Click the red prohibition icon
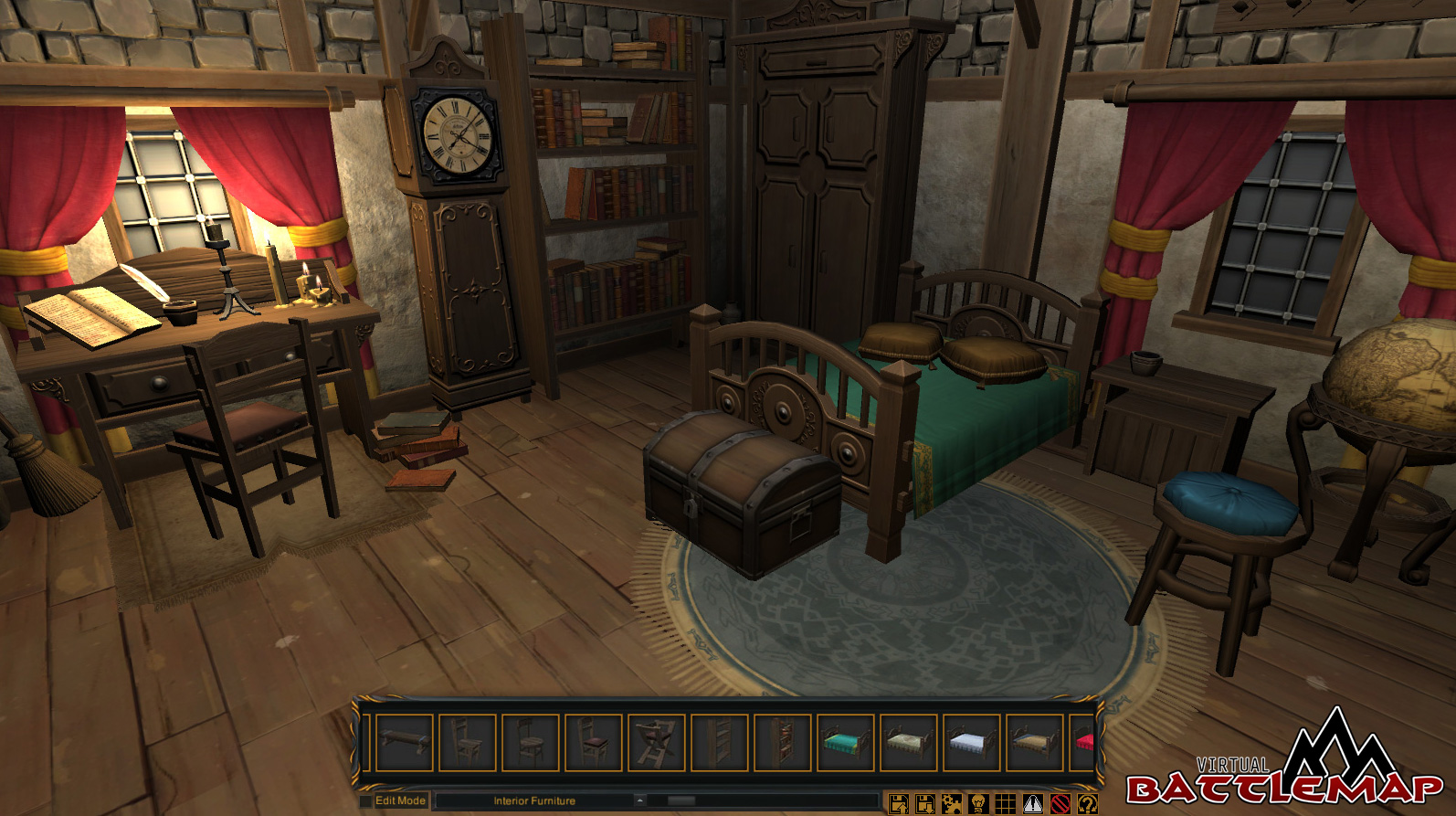 tap(1060, 804)
